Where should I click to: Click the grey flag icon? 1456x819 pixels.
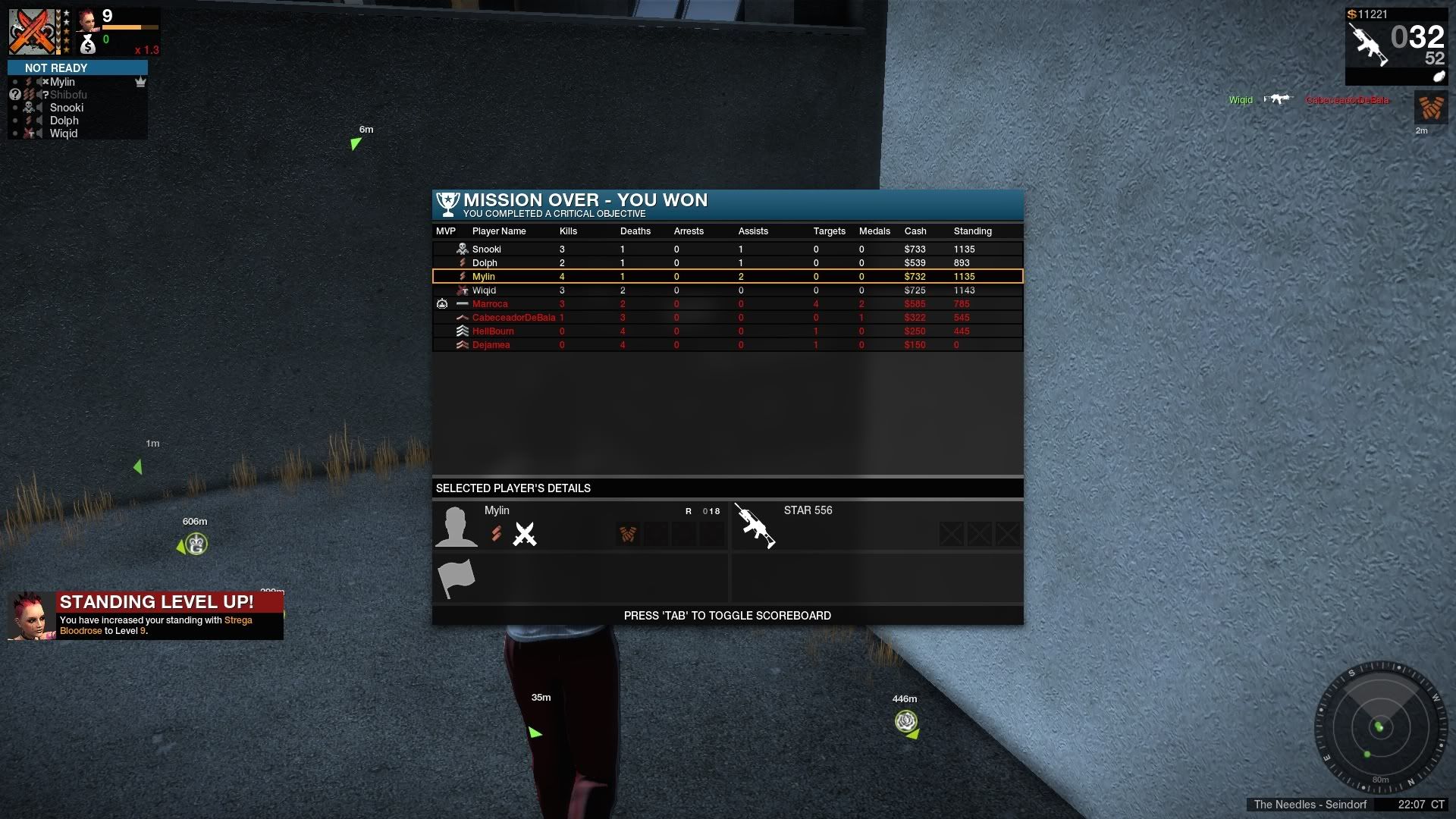(x=457, y=578)
